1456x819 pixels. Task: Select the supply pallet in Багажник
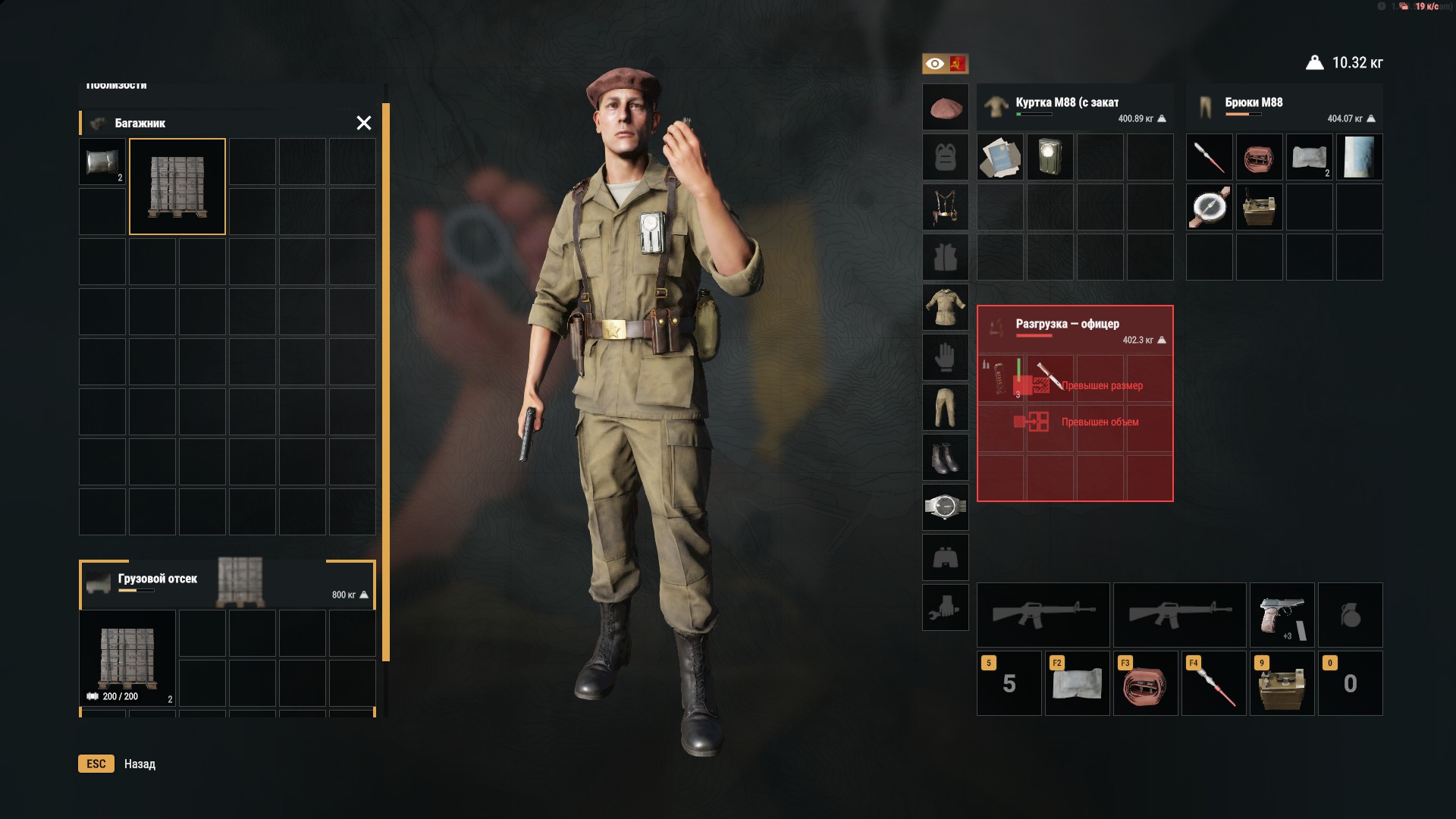177,187
